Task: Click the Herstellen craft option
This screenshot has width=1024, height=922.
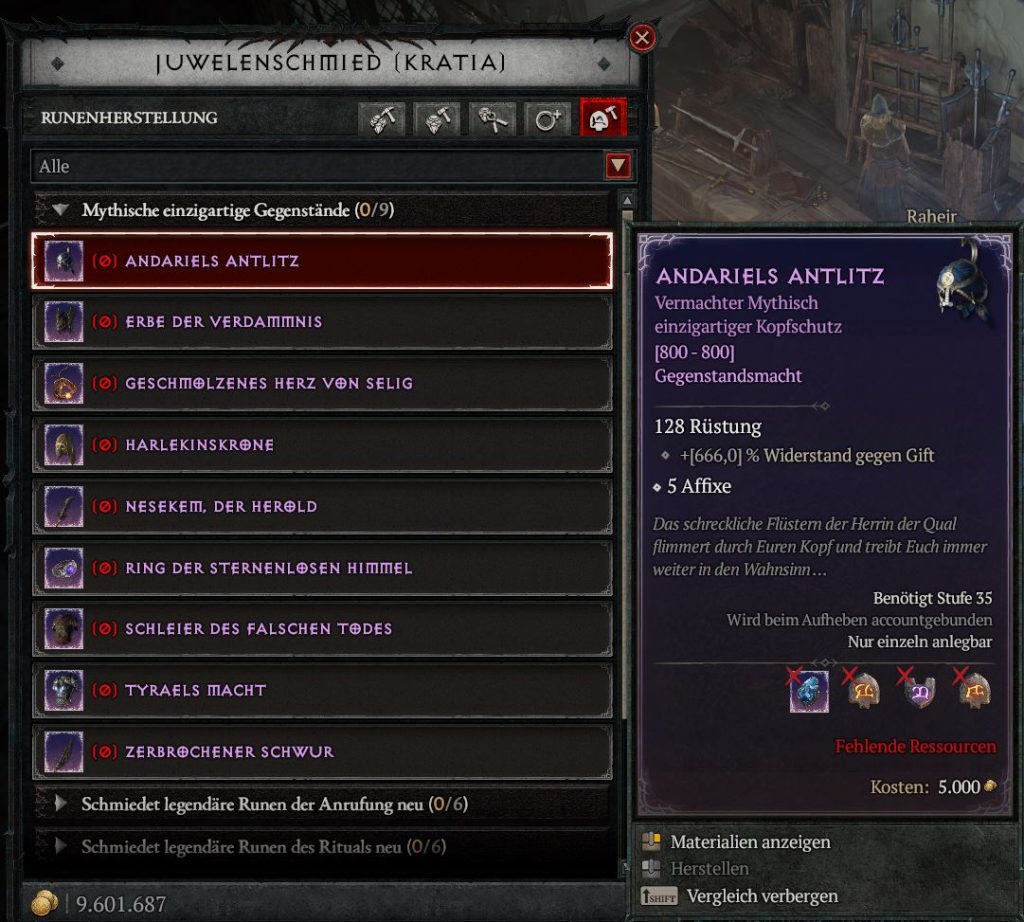Action: pyautogui.click(x=709, y=869)
